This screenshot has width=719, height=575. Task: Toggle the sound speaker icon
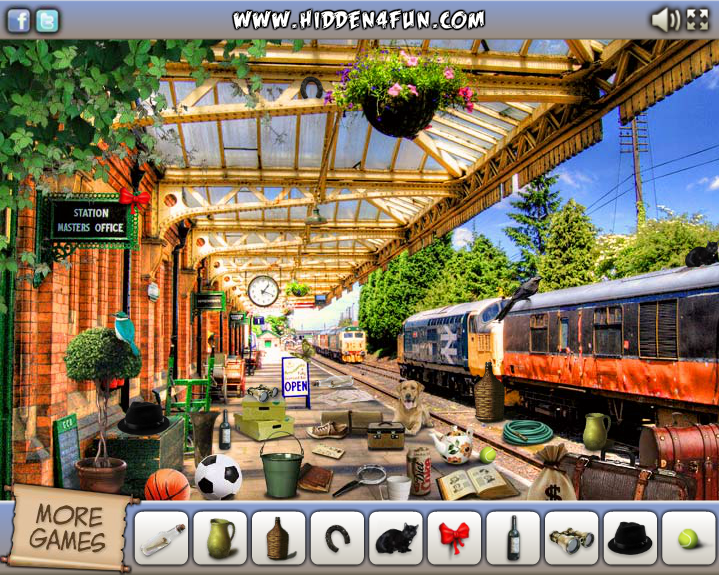coord(664,19)
